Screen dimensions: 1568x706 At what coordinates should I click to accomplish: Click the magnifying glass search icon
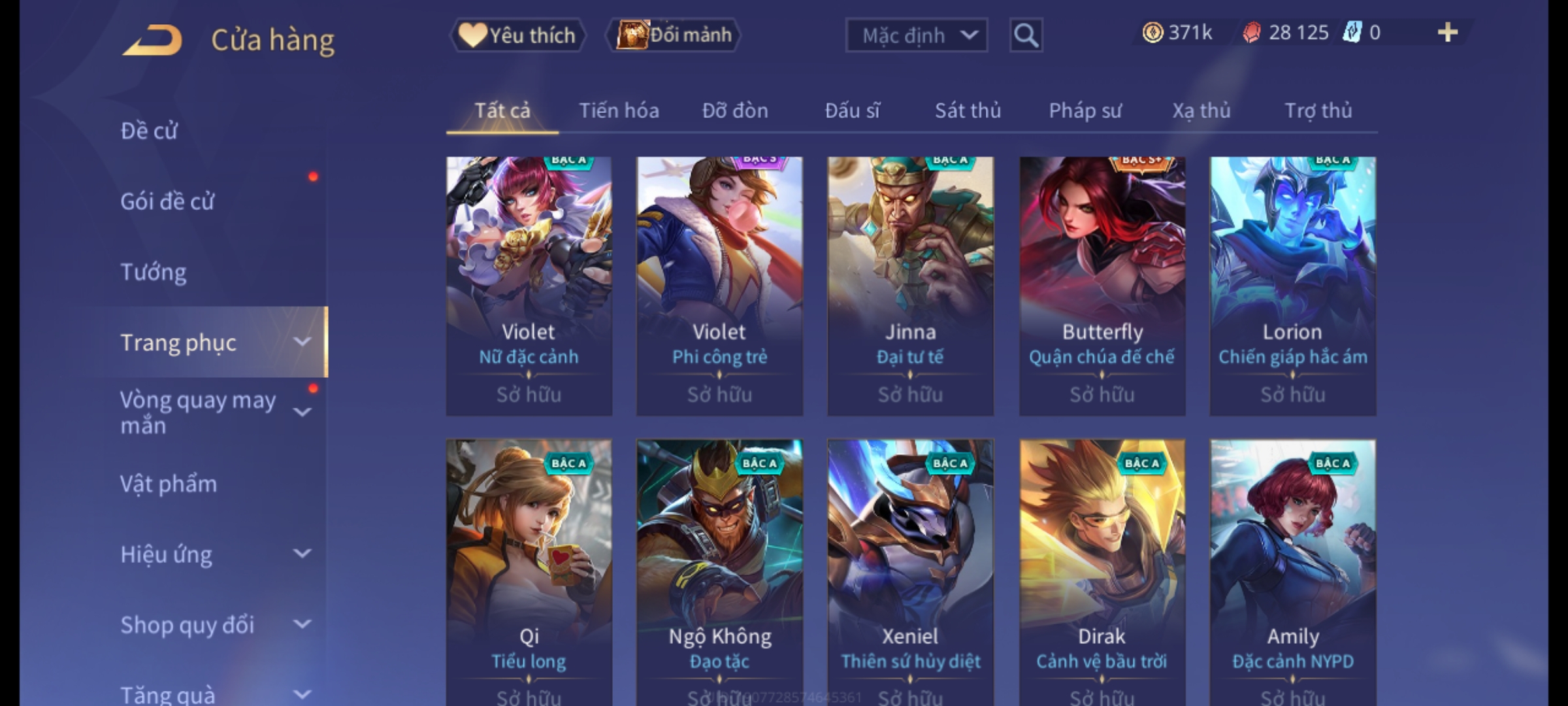tap(1026, 35)
